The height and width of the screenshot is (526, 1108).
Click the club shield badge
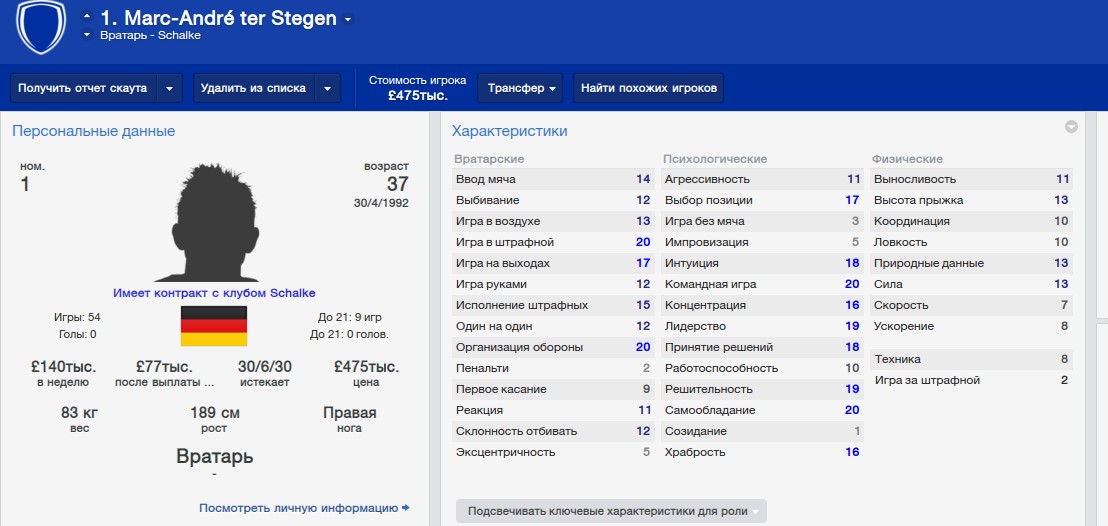tap(41, 25)
